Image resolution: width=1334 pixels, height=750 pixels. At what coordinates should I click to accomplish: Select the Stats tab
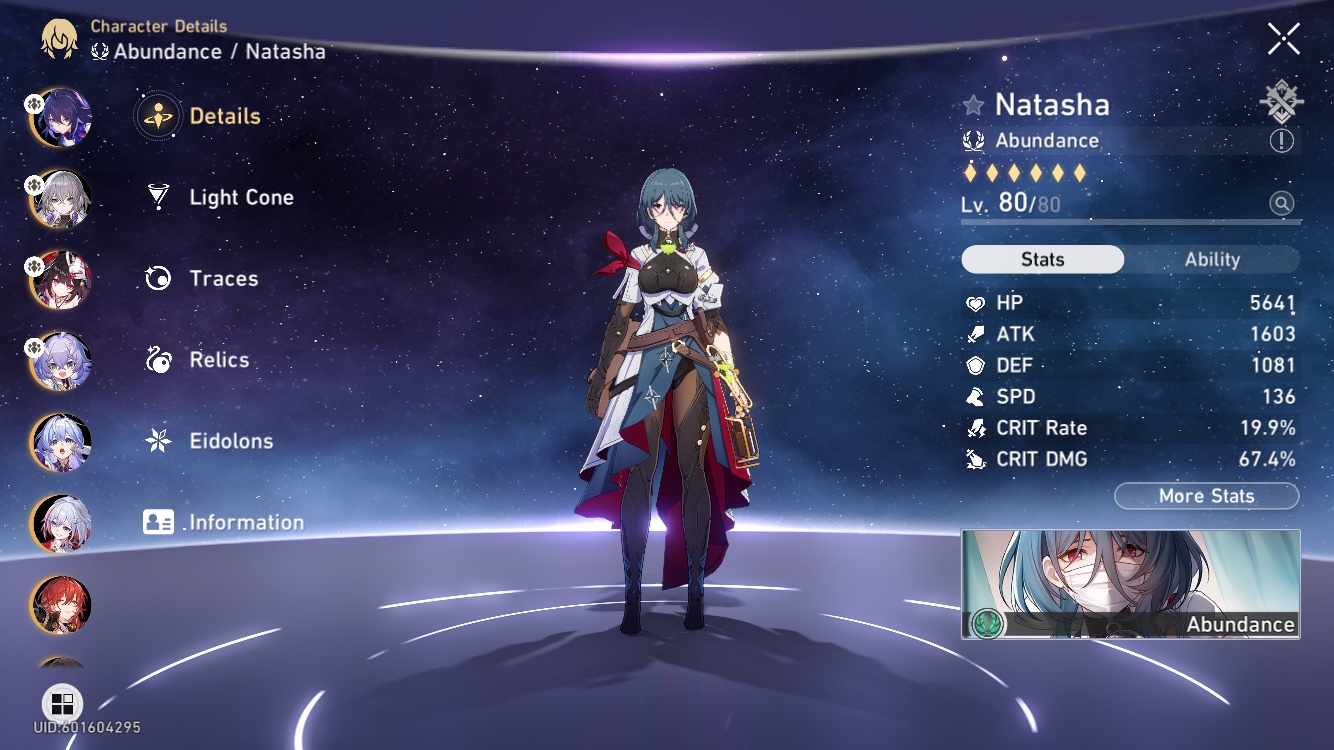(x=1042, y=260)
